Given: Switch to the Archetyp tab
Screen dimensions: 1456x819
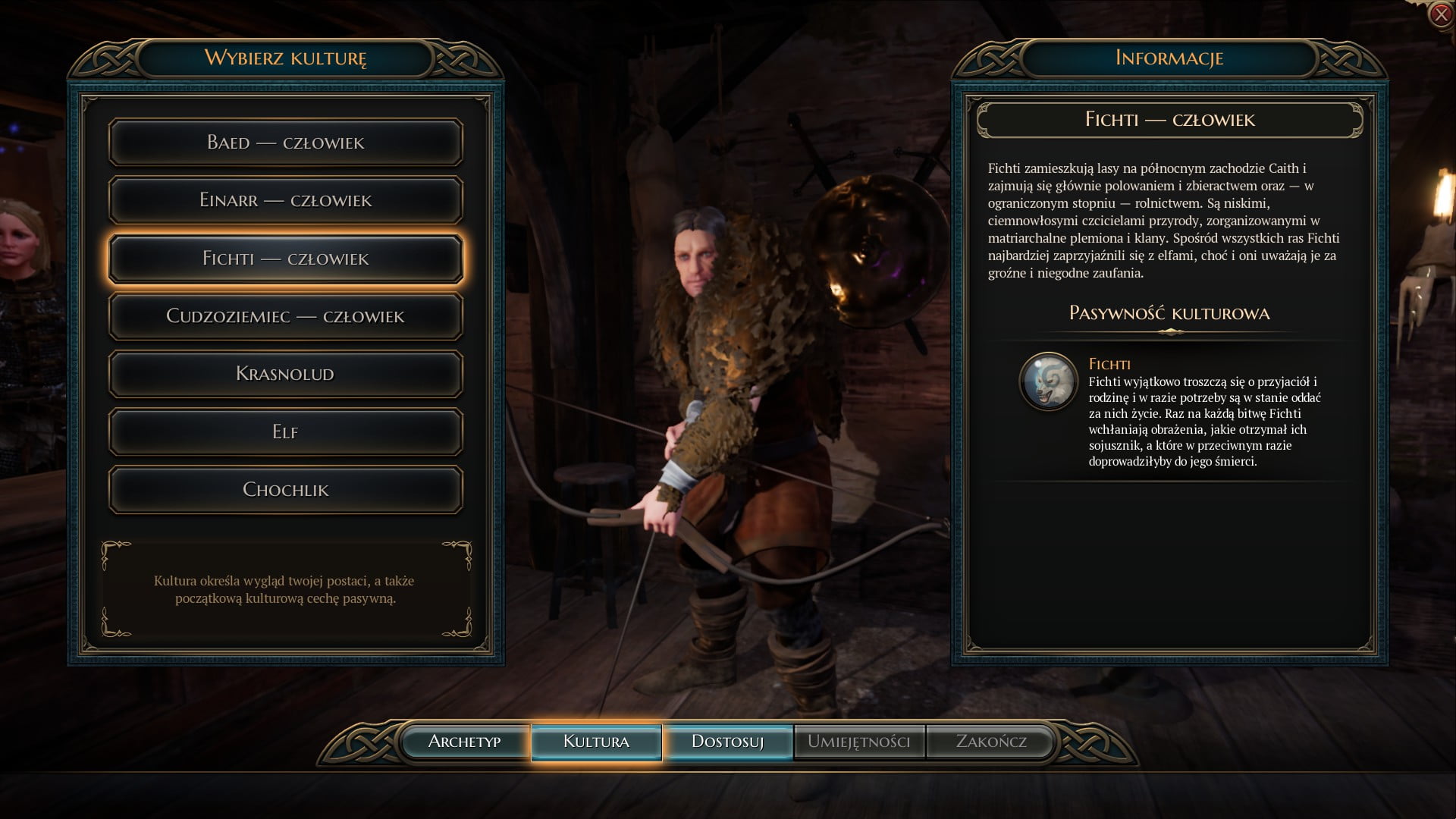Looking at the screenshot, I should pos(464,742).
